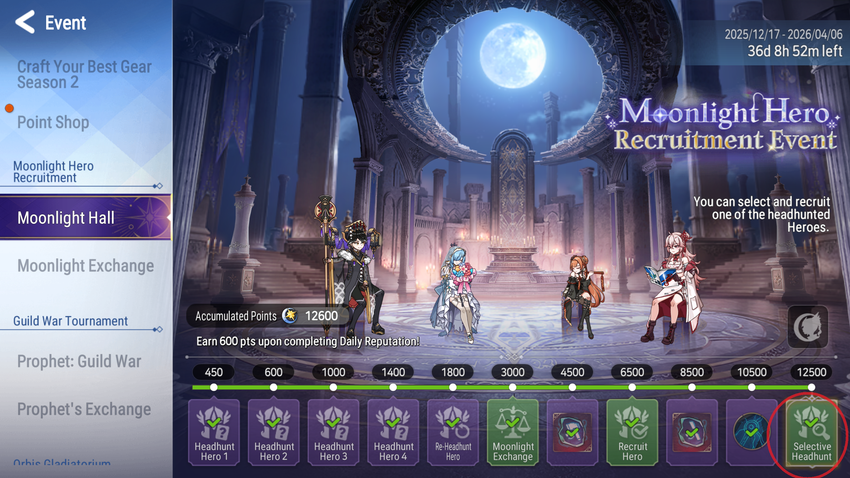Select the Recruit Hero reward tile
This screenshot has width=850, height=478.
[632, 432]
